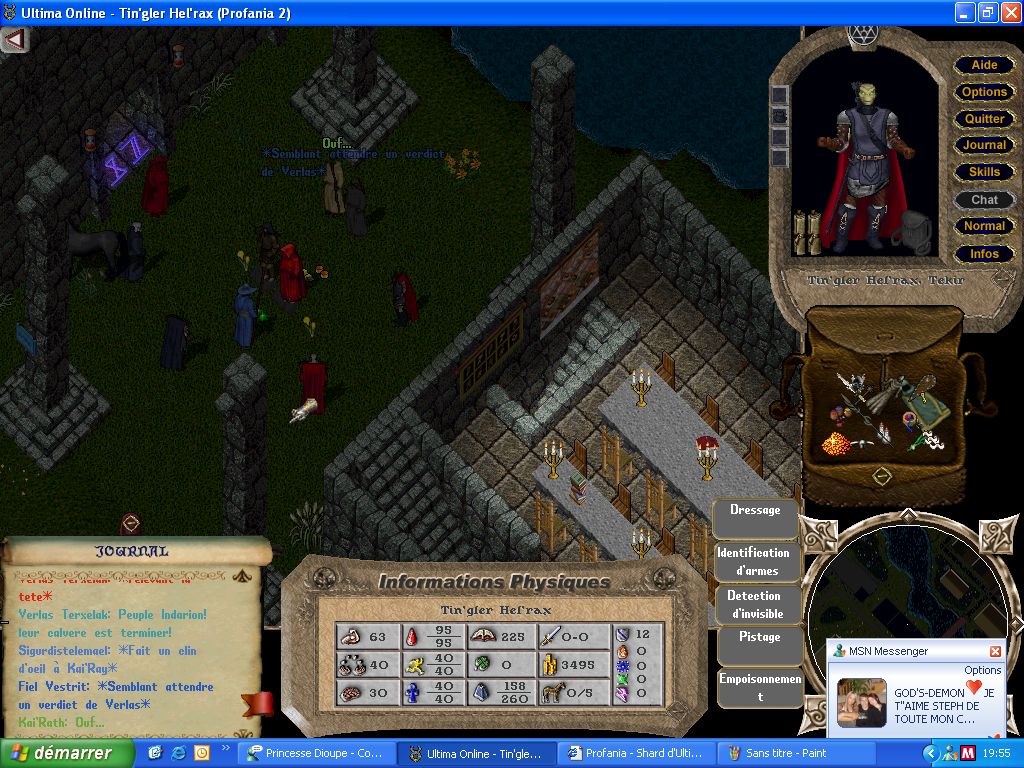Close the MSN Messenger popup
This screenshot has height=768, width=1024.
pyautogui.click(x=995, y=651)
